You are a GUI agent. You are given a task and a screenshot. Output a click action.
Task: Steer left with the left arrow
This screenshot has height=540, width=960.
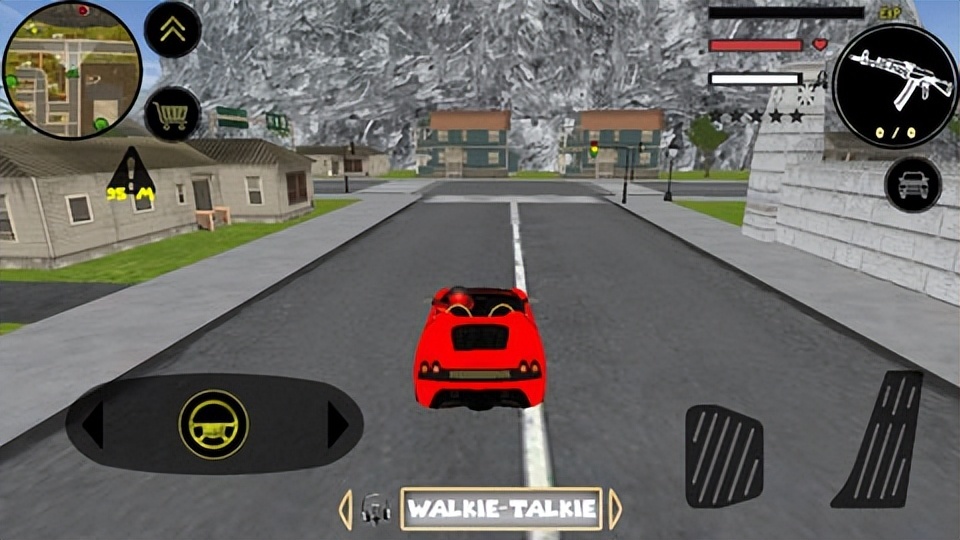(x=92, y=425)
